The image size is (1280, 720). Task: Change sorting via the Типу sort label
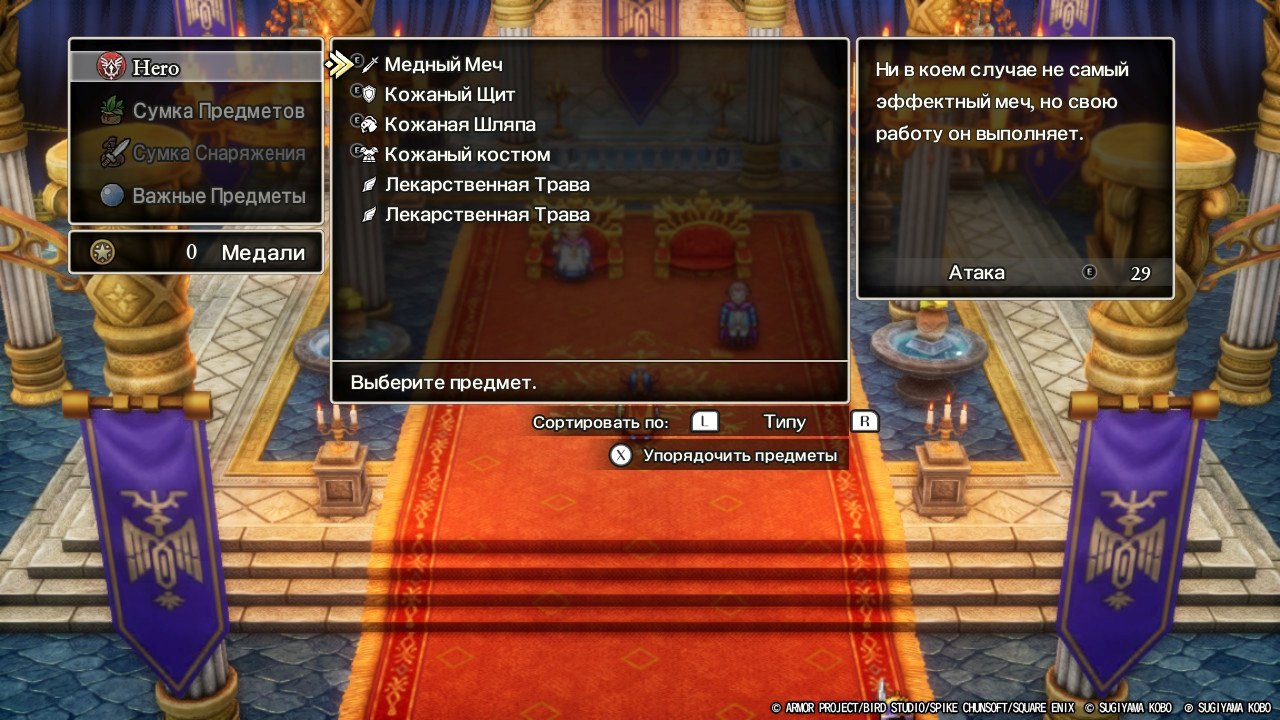(x=784, y=422)
